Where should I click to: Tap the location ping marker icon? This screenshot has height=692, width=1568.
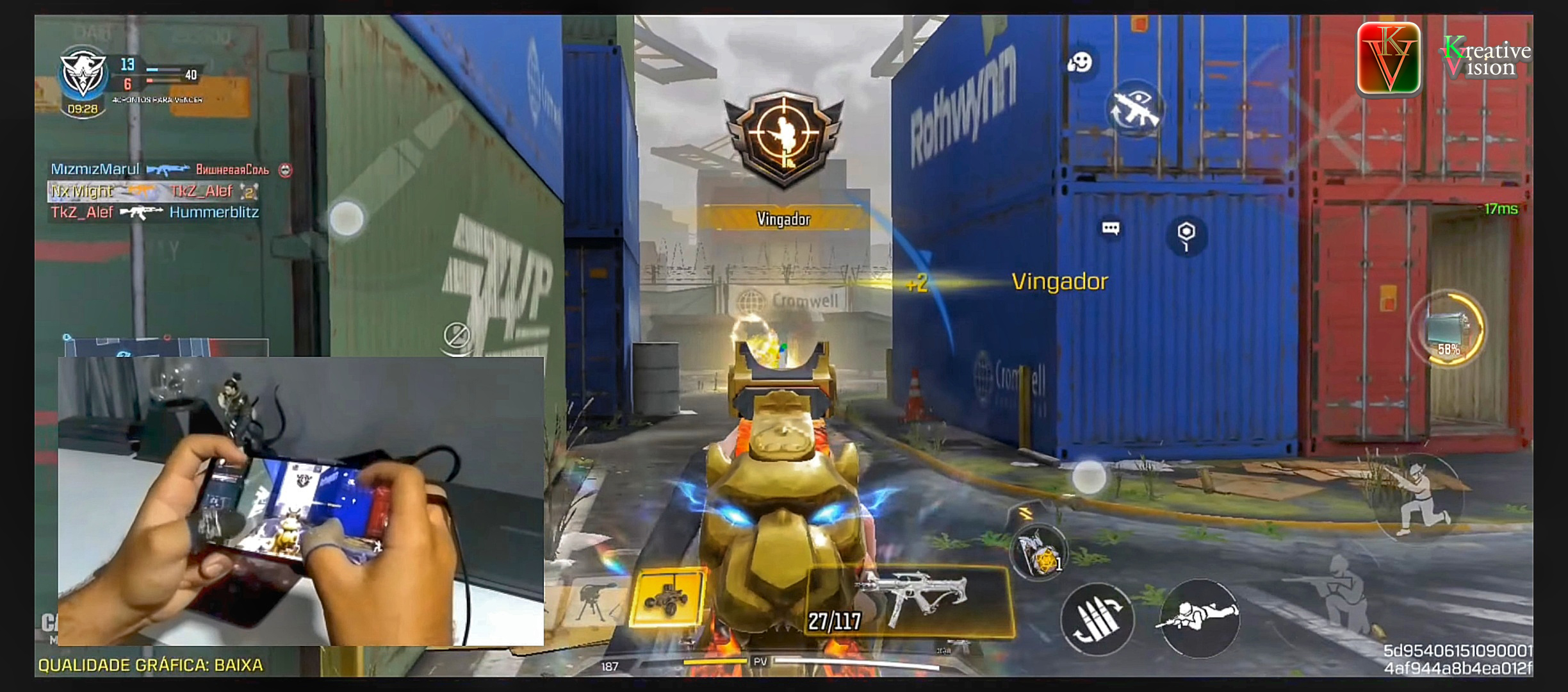1186,235
